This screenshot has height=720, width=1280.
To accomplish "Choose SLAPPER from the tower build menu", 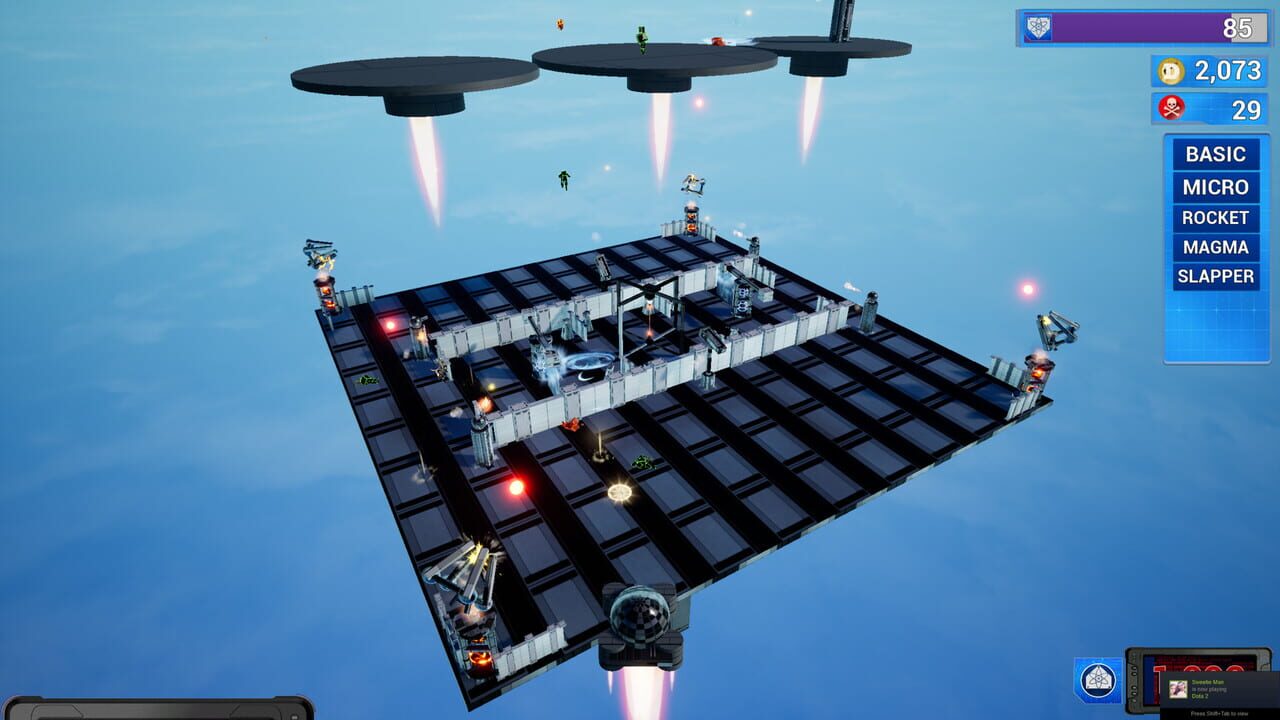I will (x=1215, y=277).
